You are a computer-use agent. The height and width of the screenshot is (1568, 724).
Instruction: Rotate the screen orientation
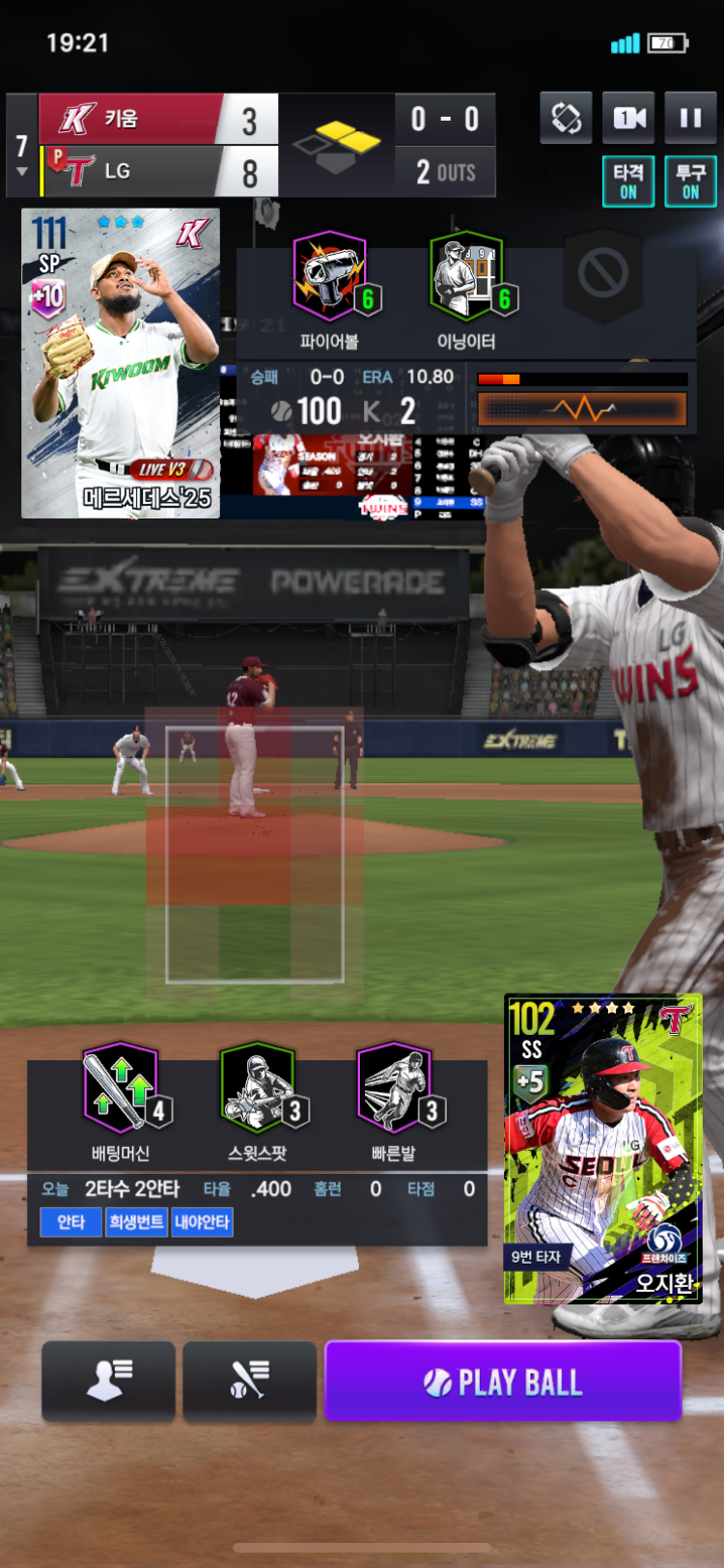pyautogui.click(x=566, y=119)
